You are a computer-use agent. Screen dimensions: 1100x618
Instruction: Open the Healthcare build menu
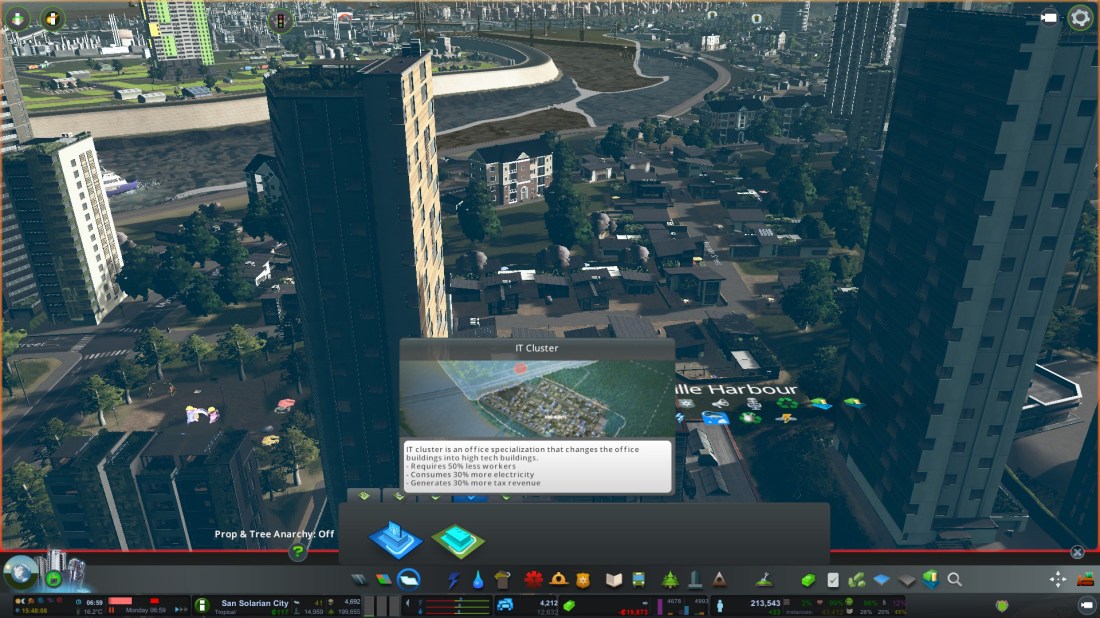pos(534,580)
